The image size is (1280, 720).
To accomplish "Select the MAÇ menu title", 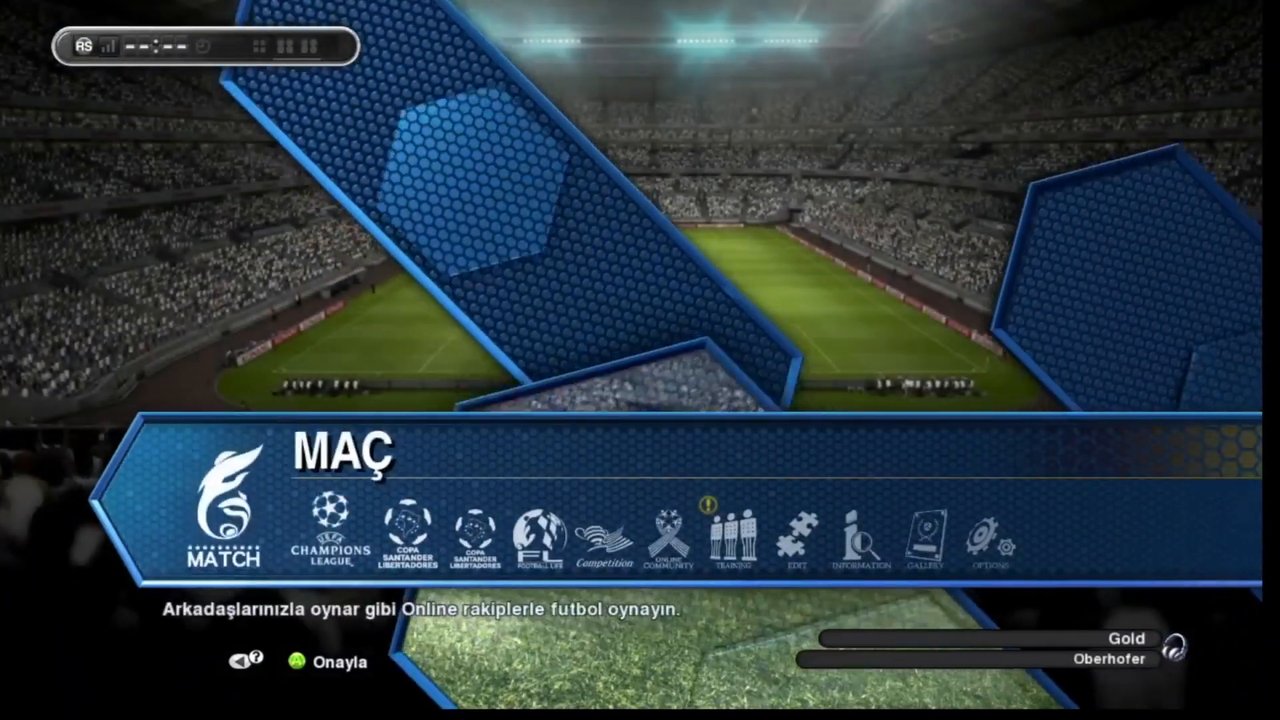I will pos(343,452).
